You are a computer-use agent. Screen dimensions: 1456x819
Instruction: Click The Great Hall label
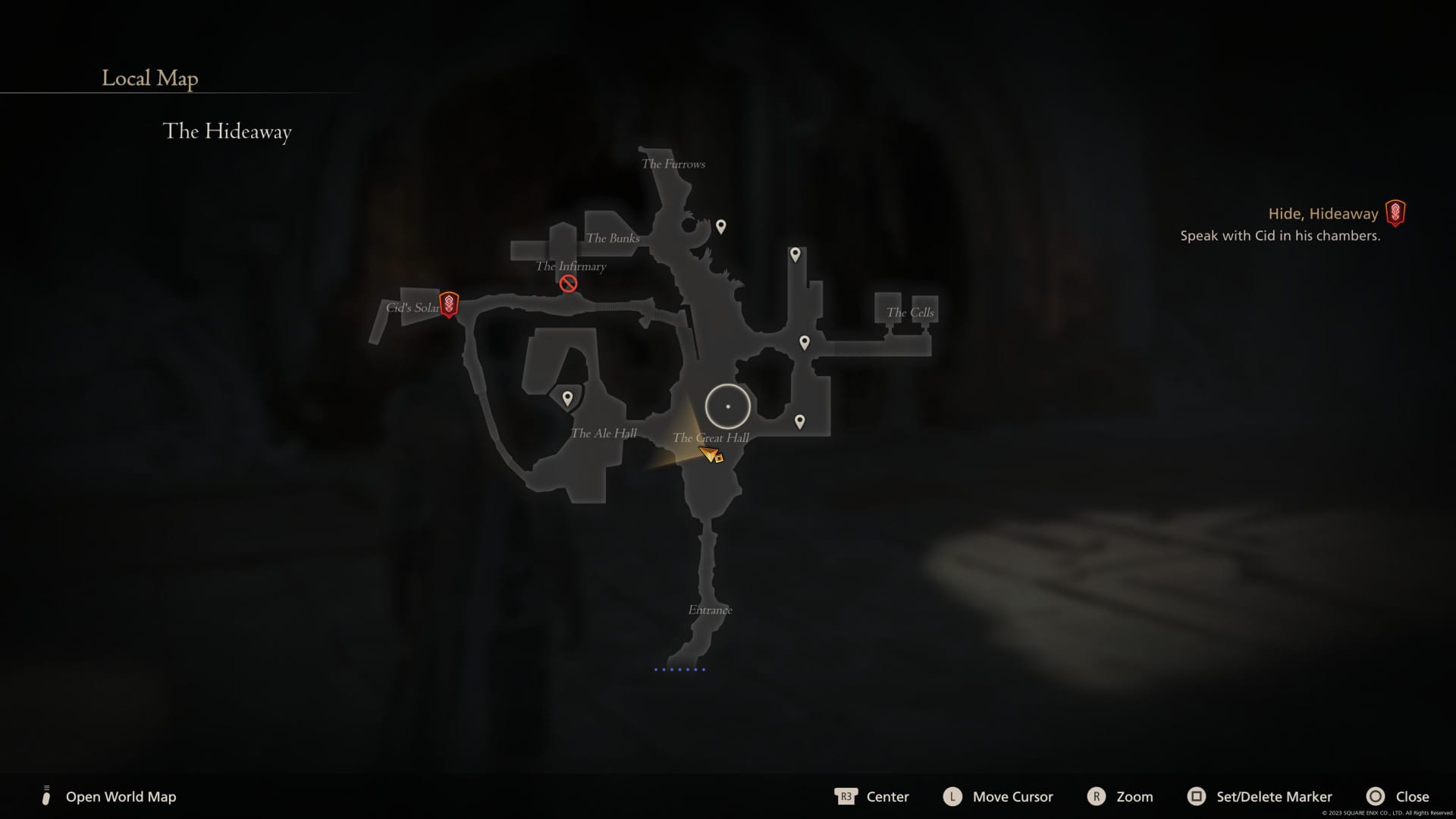coord(711,438)
